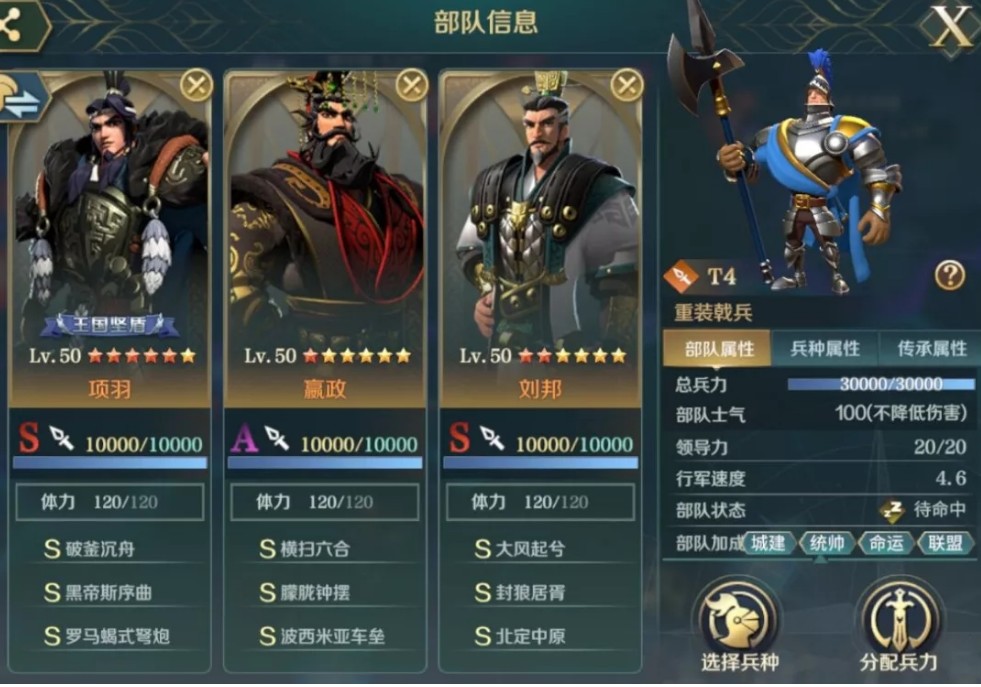Switch to the 传承属性 tab

(930, 349)
